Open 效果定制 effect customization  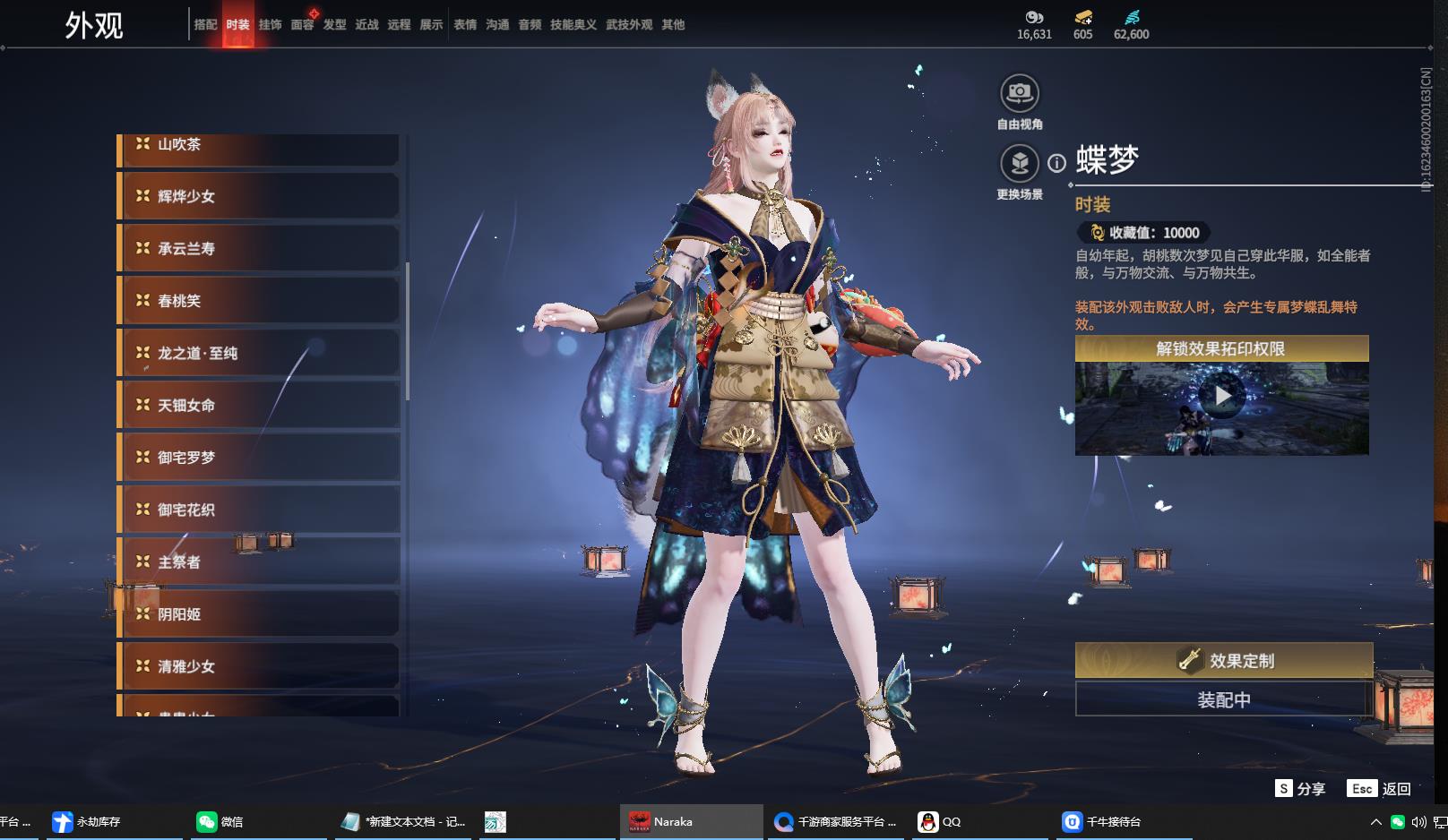point(1223,661)
